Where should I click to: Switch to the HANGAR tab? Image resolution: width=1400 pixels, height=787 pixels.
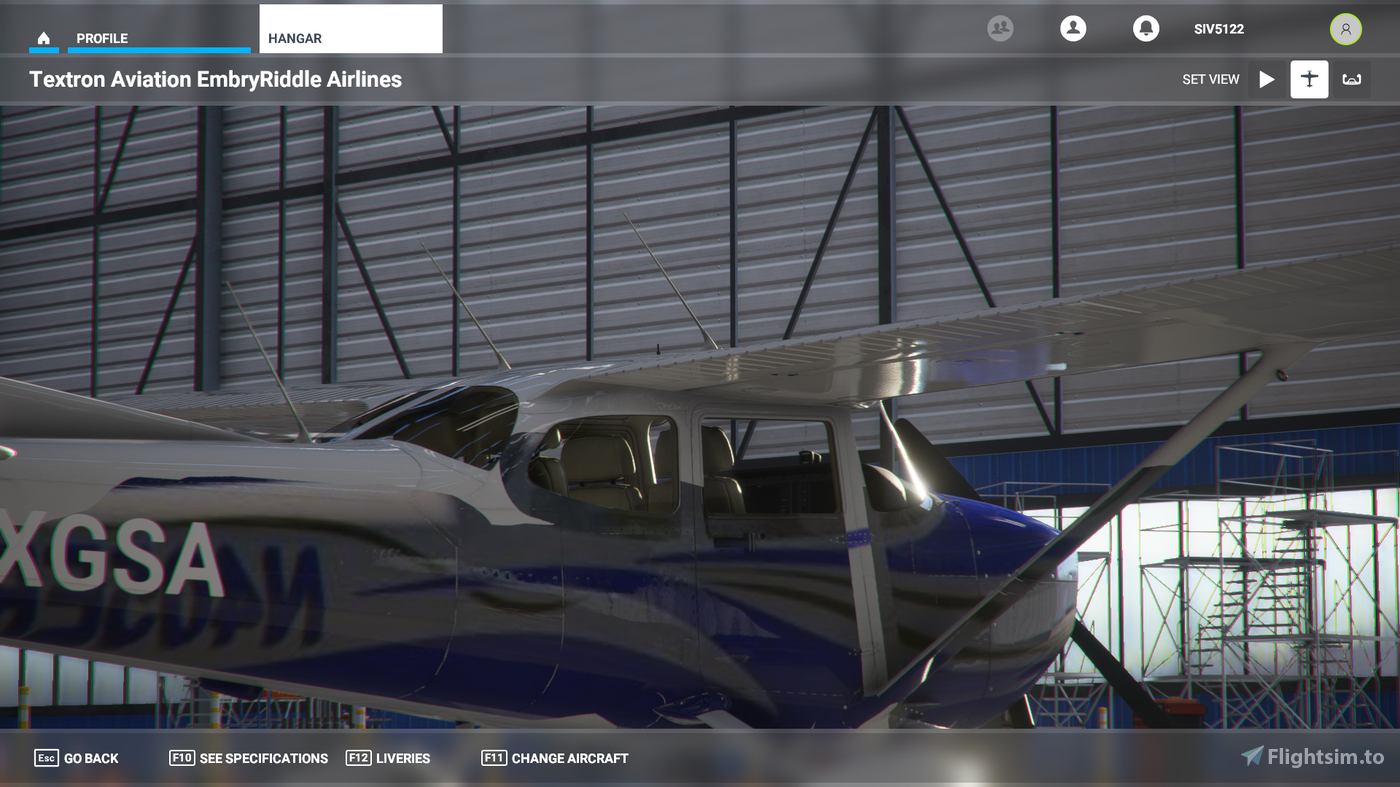tap(294, 38)
